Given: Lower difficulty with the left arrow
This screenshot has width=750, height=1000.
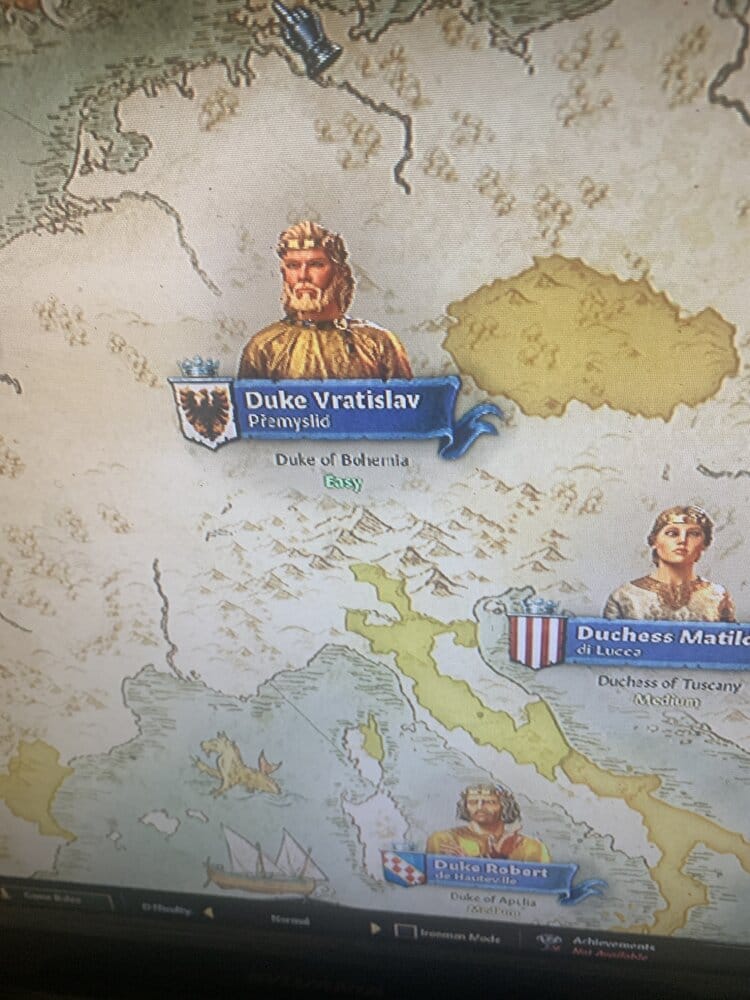Looking at the screenshot, I should tap(208, 910).
